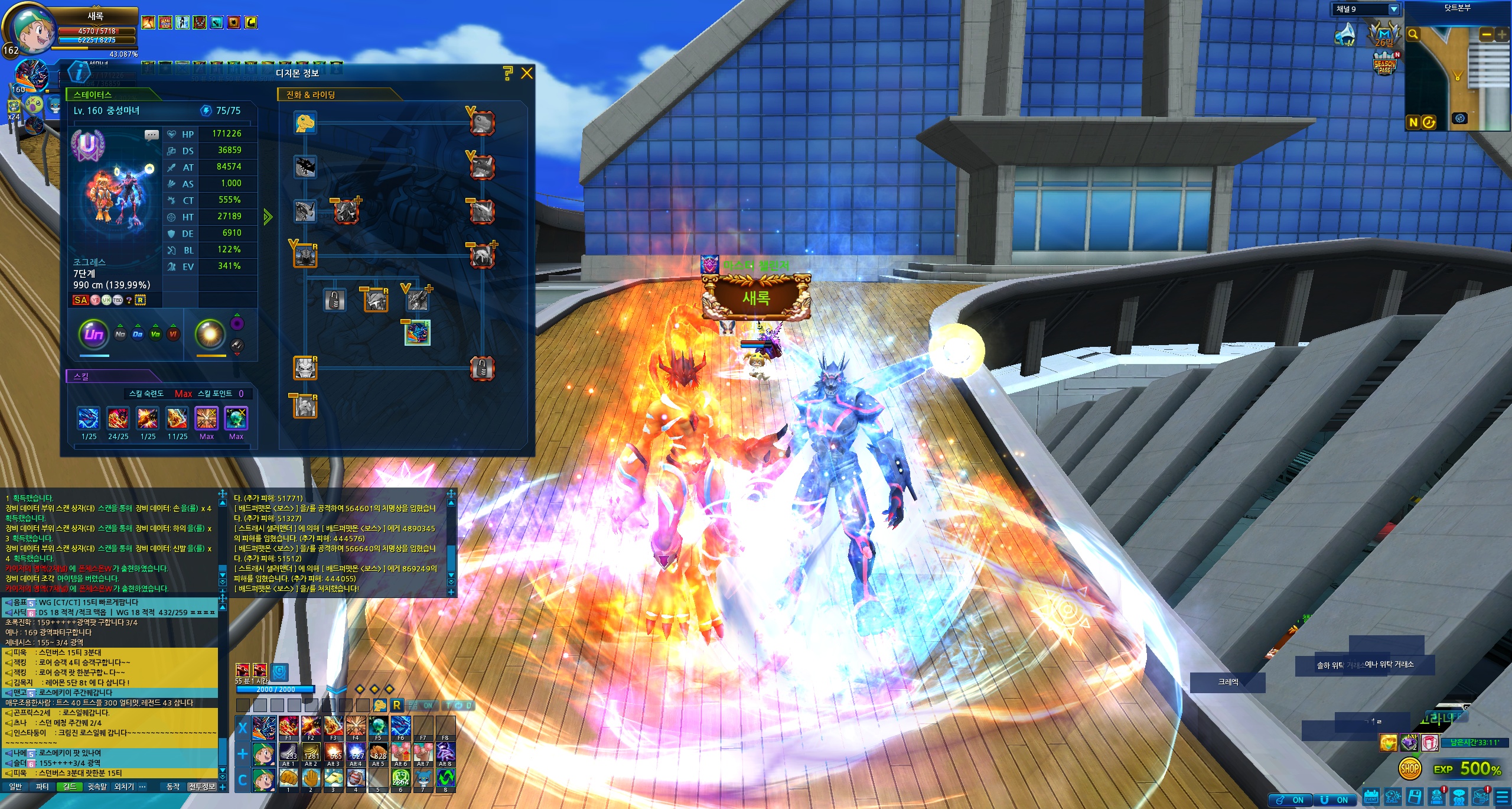Open the channel 9 dropdown

point(1393,9)
